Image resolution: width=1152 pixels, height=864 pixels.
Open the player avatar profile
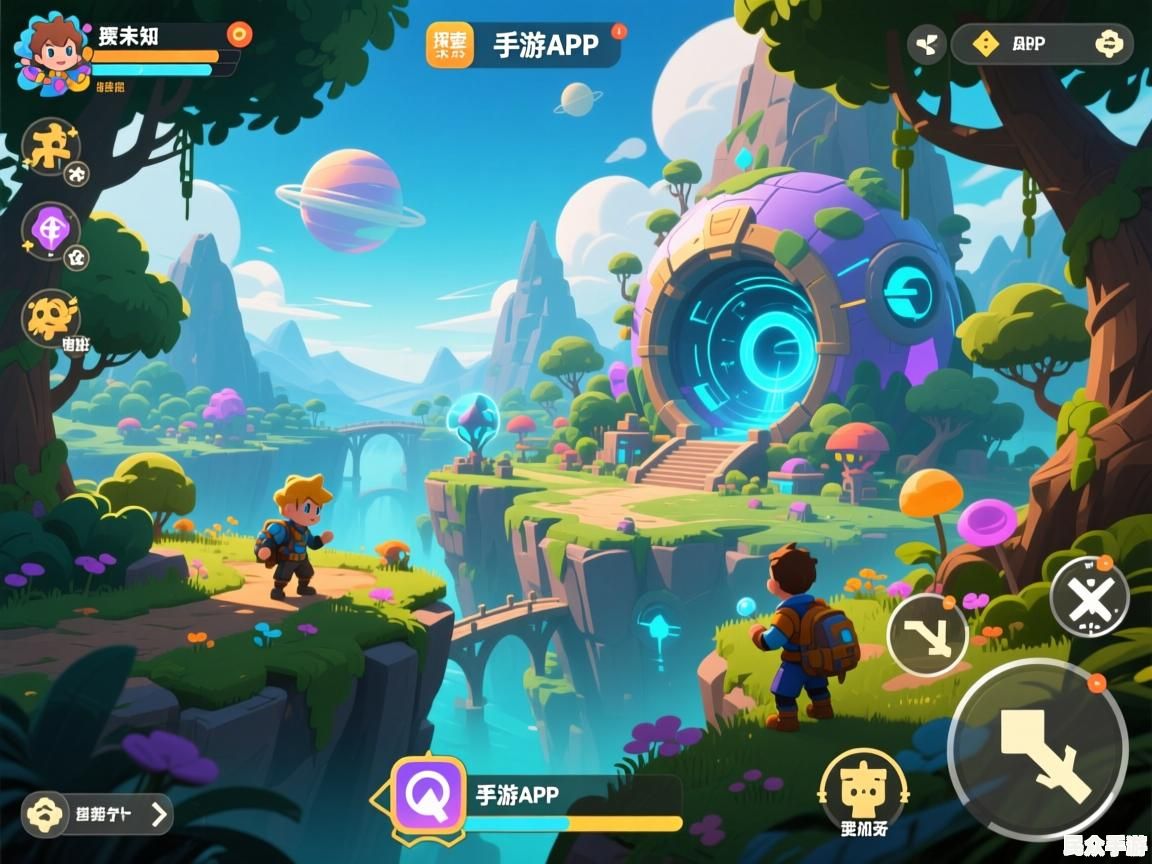point(52,52)
